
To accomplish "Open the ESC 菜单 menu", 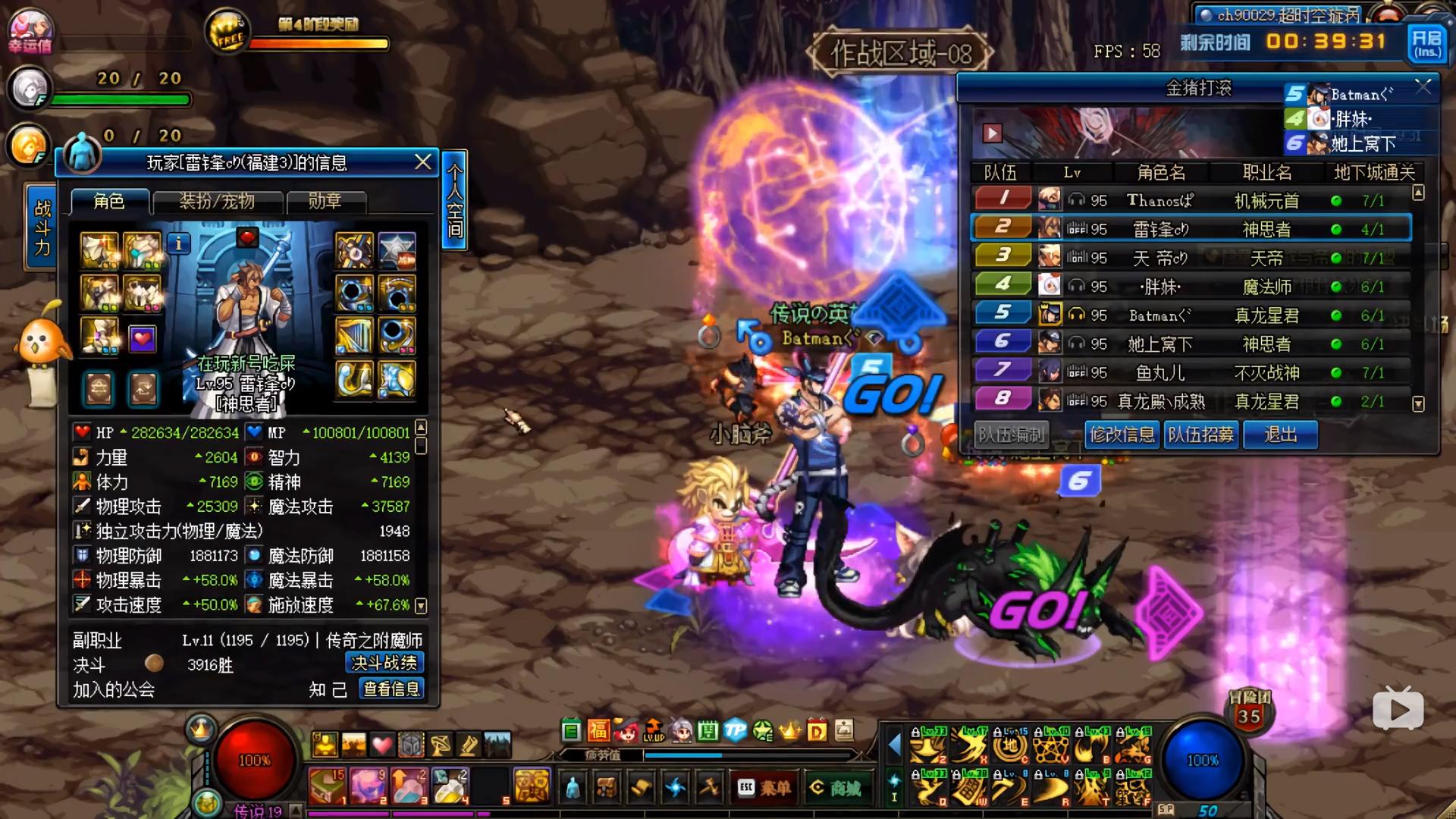I will point(764,788).
